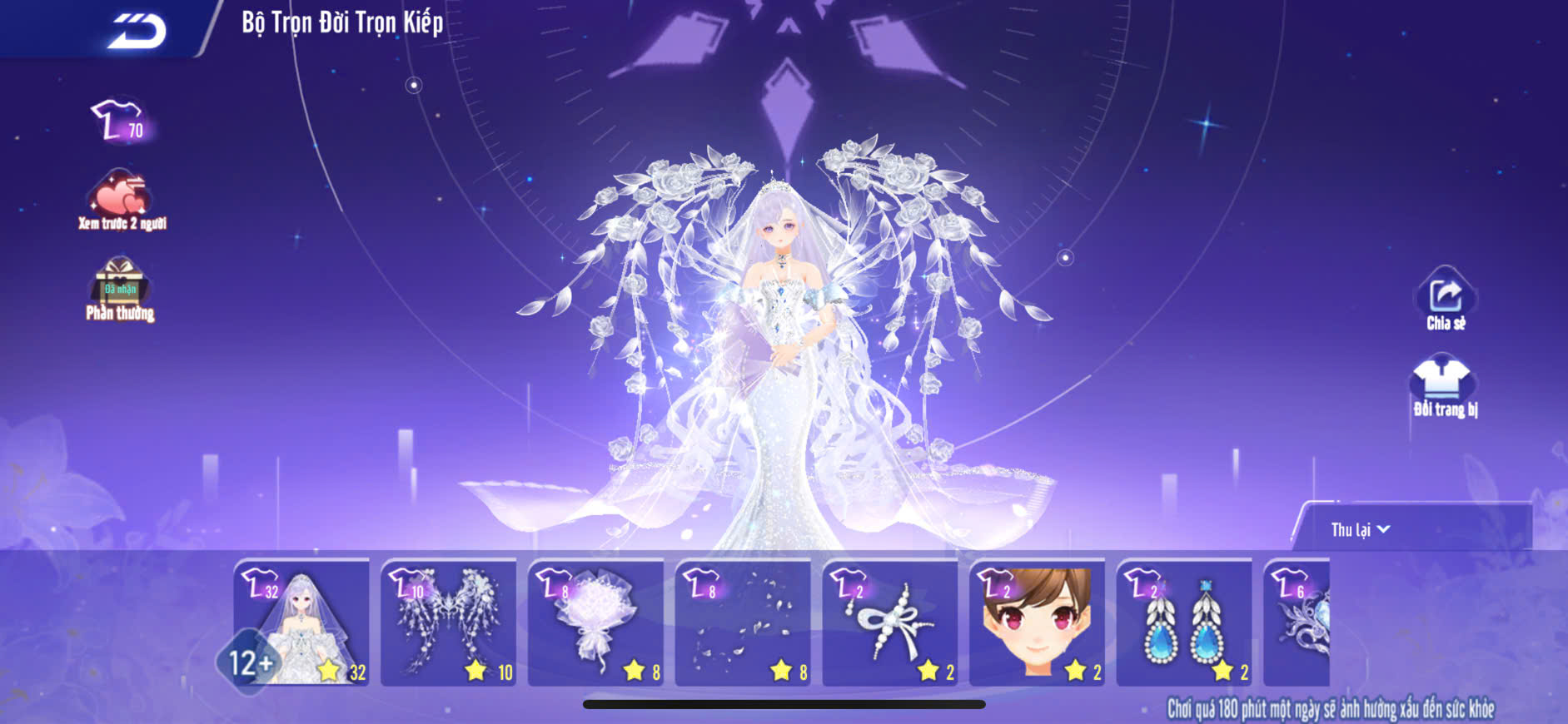Go back with the return arrow
The height and width of the screenshot is (724, 1568).
tap(137, 31)
